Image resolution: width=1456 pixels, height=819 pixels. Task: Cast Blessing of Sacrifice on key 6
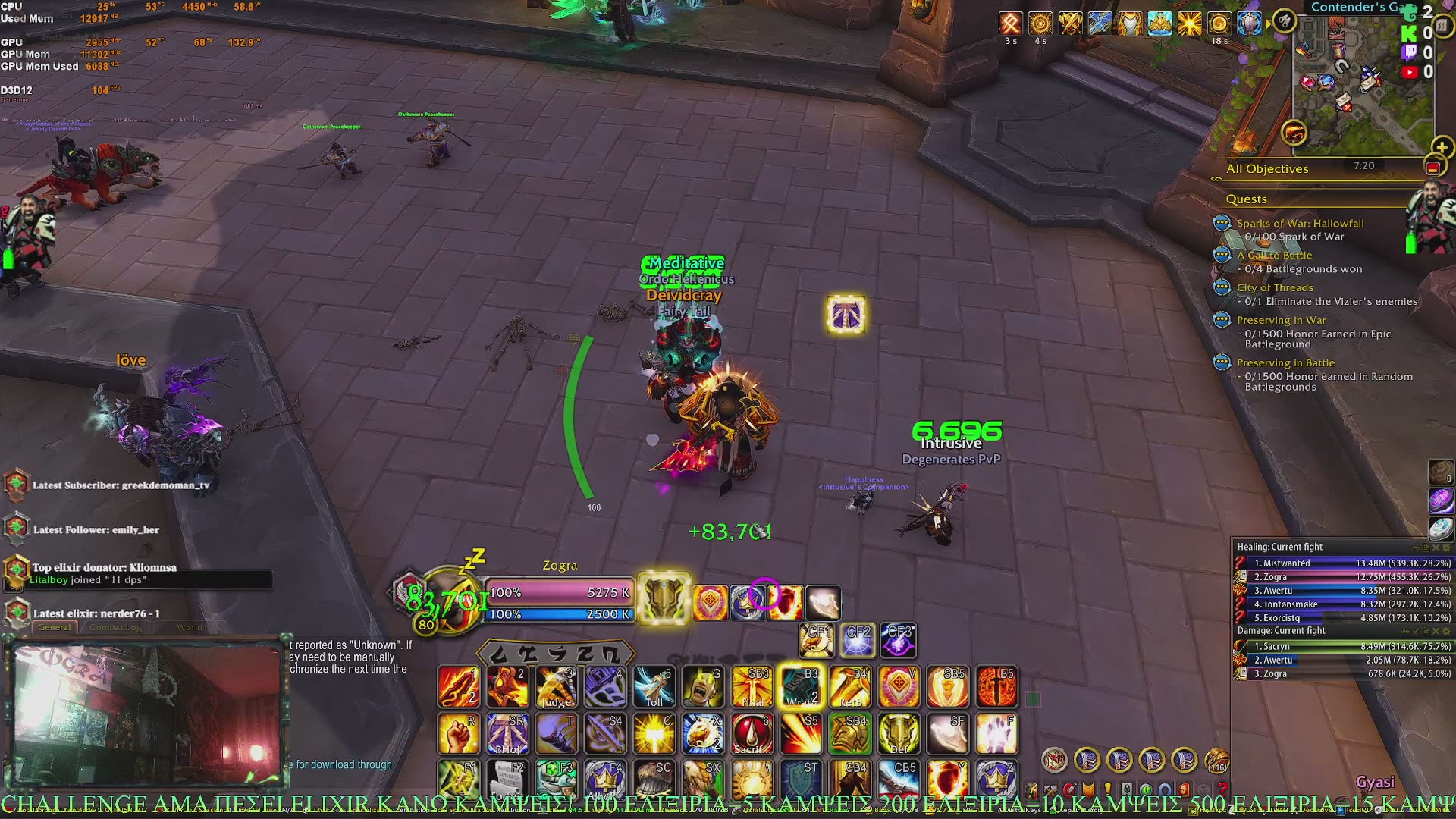coord(752,734)
